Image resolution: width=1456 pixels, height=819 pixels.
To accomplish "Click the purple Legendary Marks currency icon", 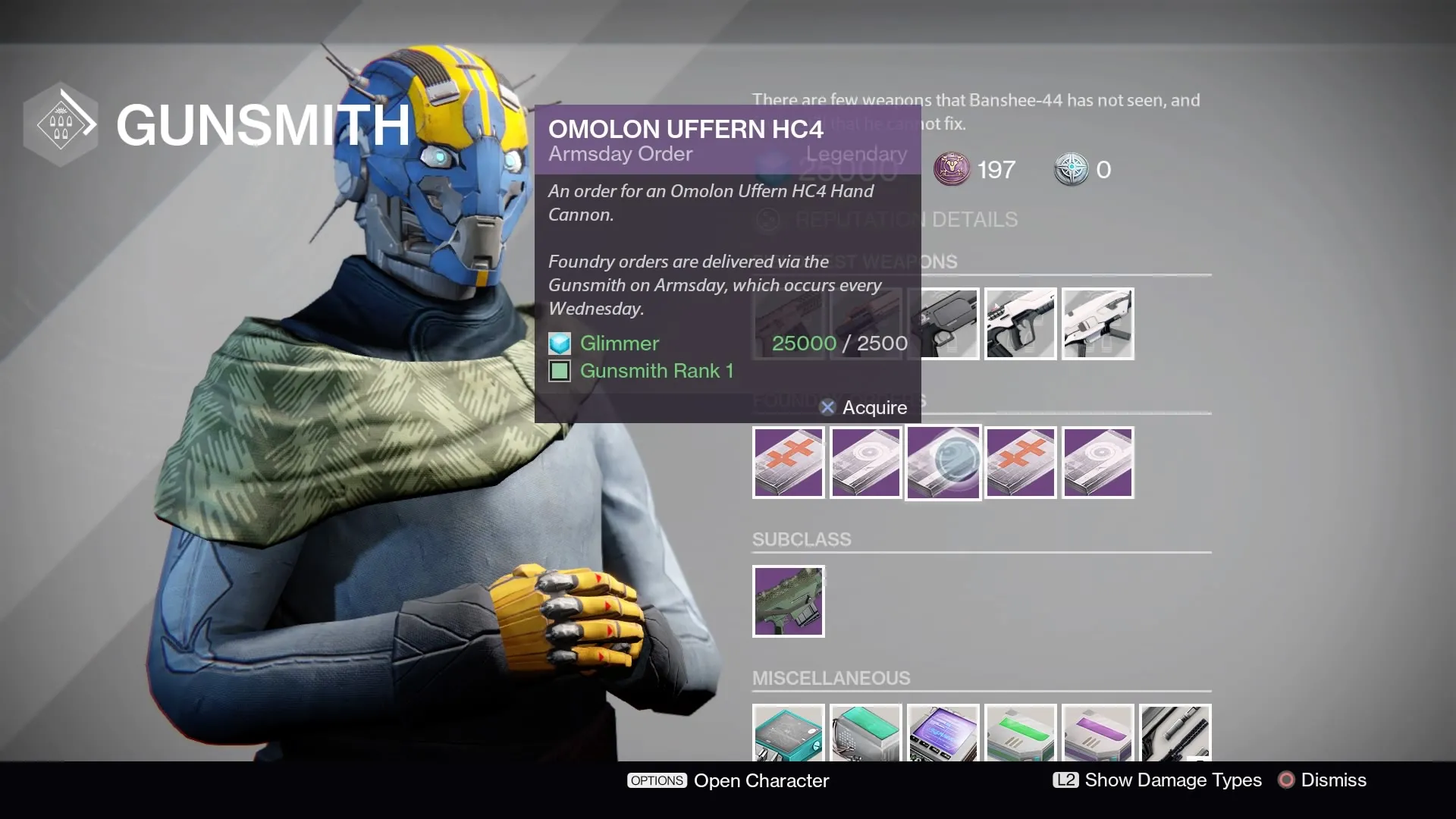I will click(953, 170).
